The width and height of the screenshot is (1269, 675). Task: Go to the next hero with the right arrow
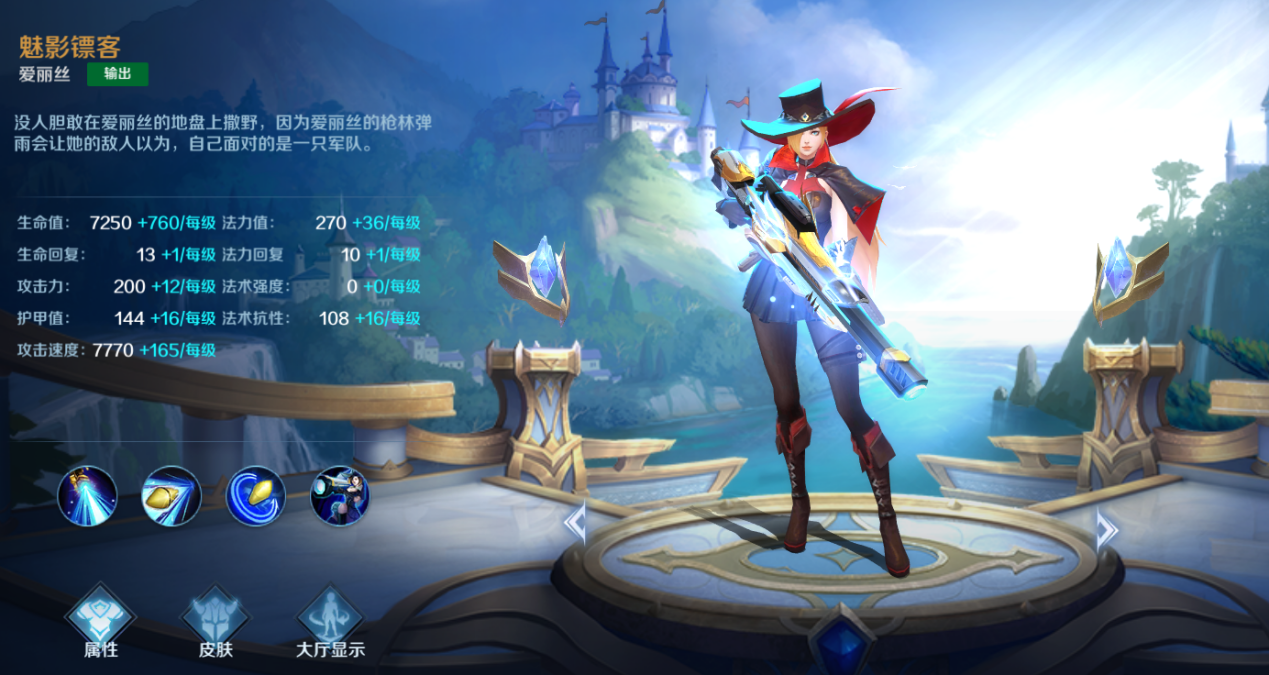[x=1105, y=529]
